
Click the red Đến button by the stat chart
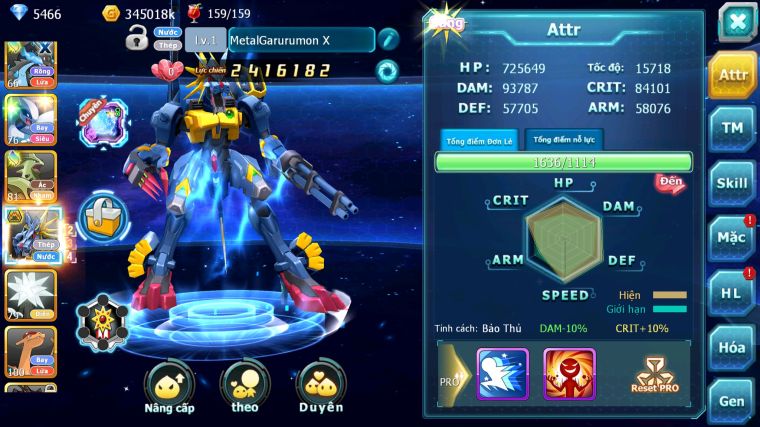pyautogui.click(x=670, y=182)
